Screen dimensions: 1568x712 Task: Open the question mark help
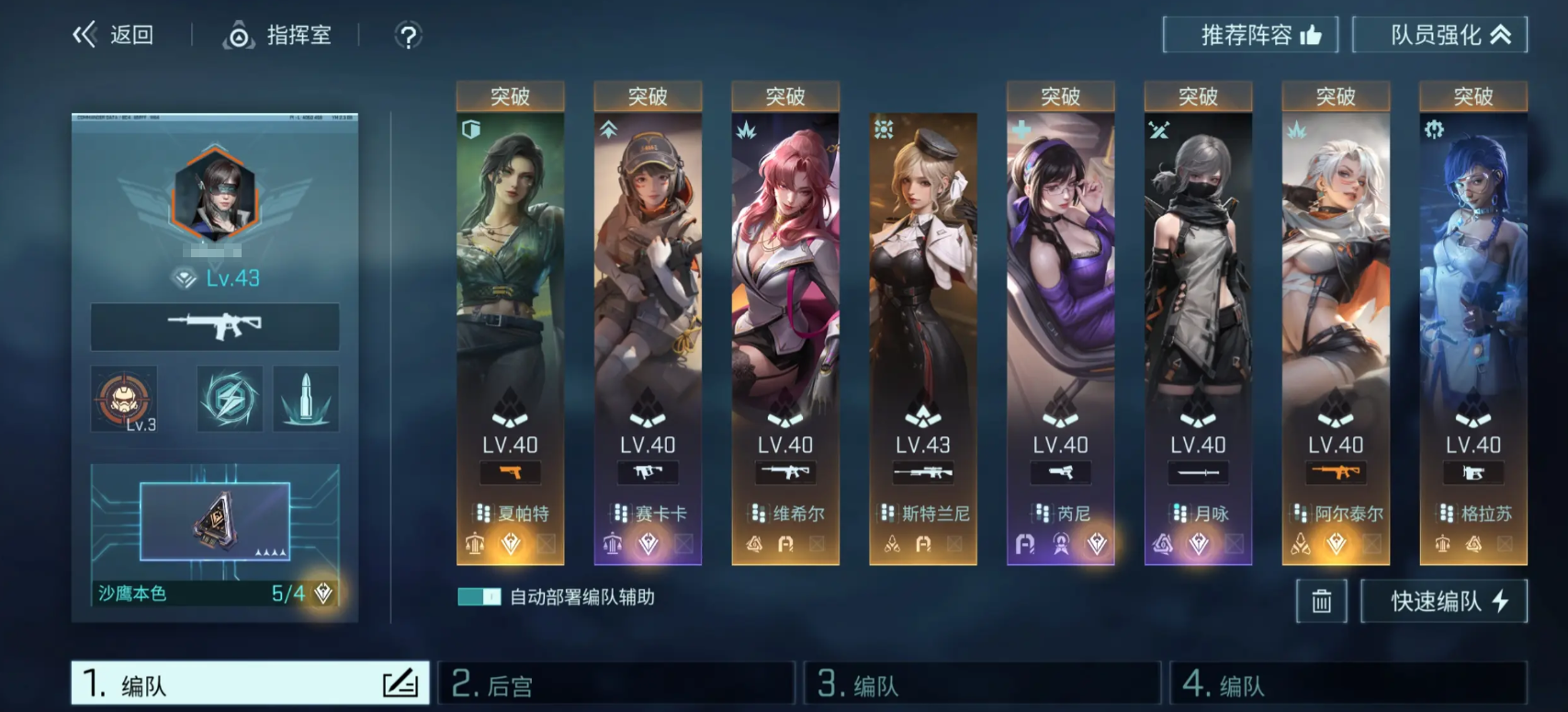tap(408, 37)
